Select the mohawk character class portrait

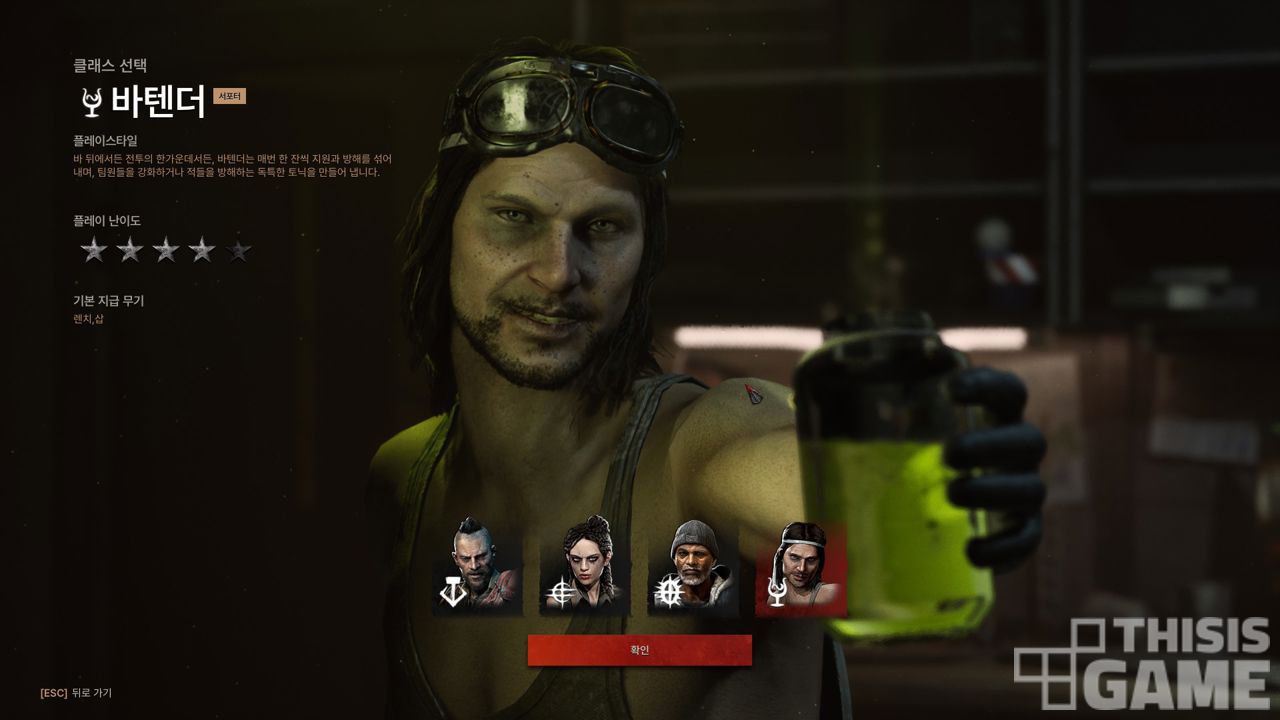[x=477, y=566]
